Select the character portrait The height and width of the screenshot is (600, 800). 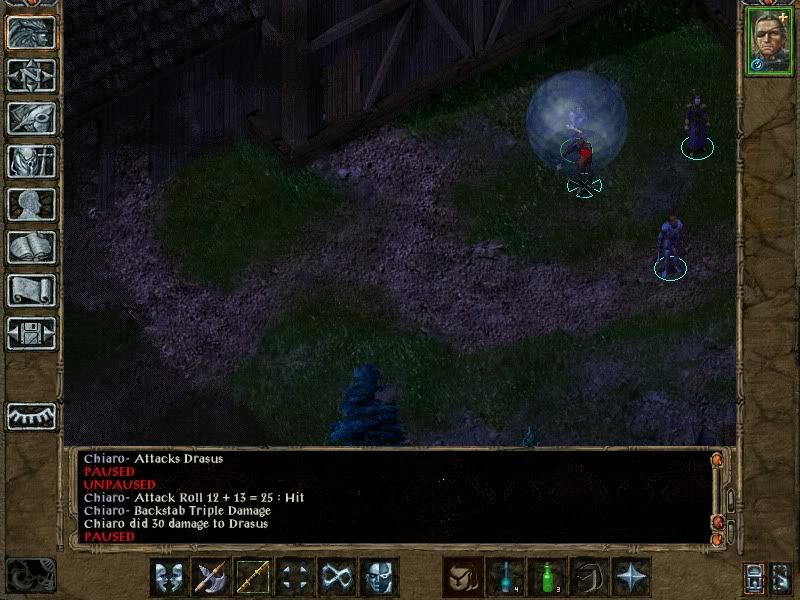[767, 44]
